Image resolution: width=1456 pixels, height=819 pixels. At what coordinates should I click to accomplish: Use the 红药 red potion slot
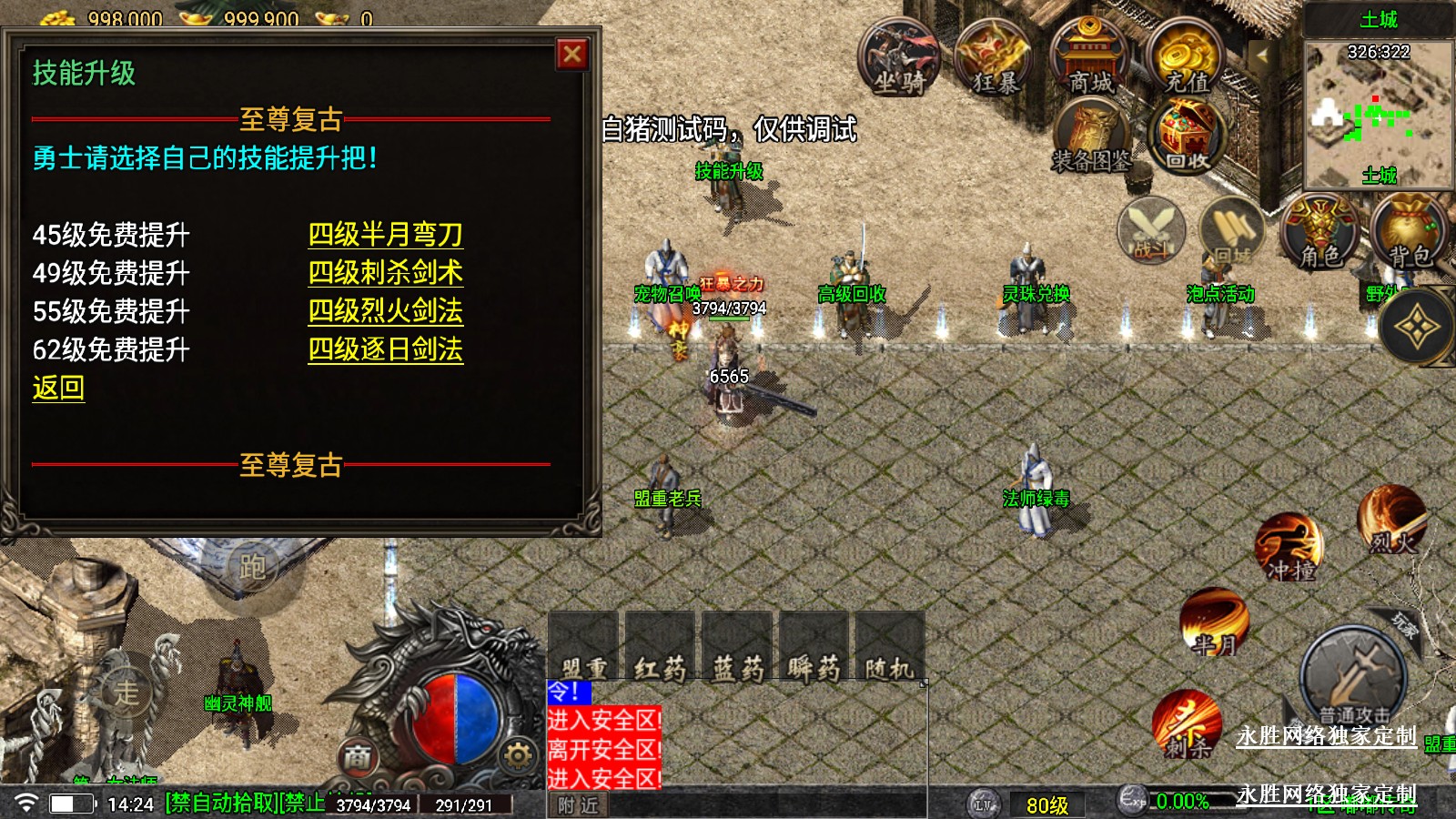pos(660,648)
